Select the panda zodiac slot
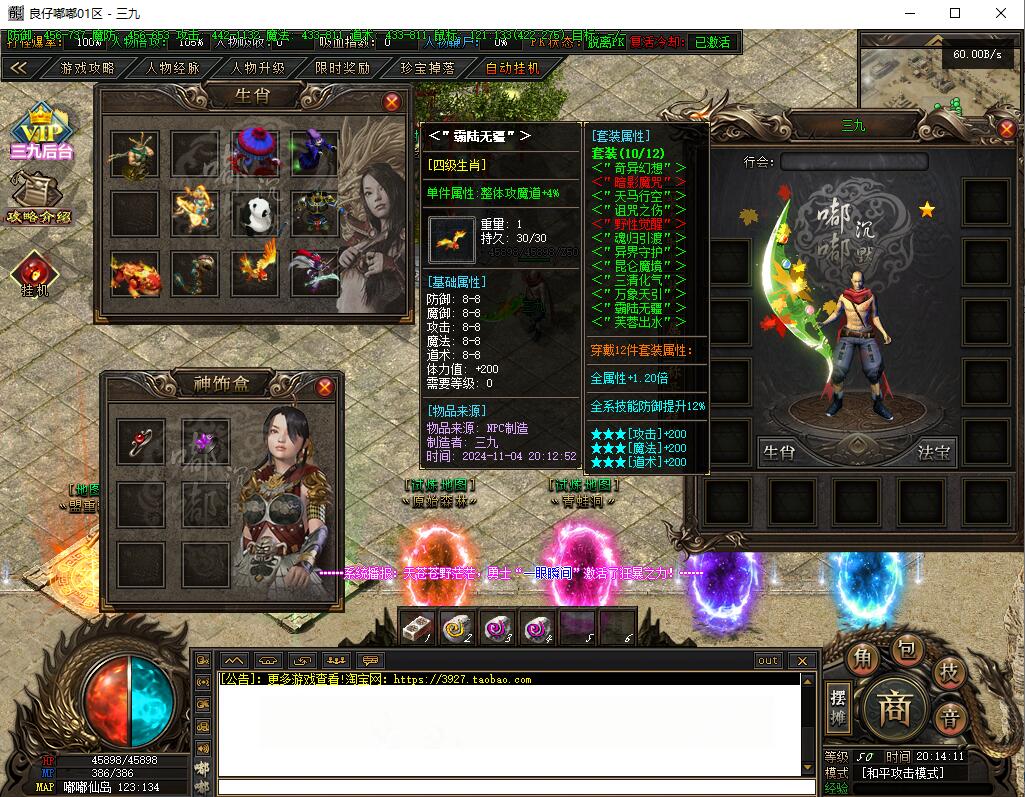This screenshot has height=797, width=1025. pyautogui.click(x=256, y=213)
